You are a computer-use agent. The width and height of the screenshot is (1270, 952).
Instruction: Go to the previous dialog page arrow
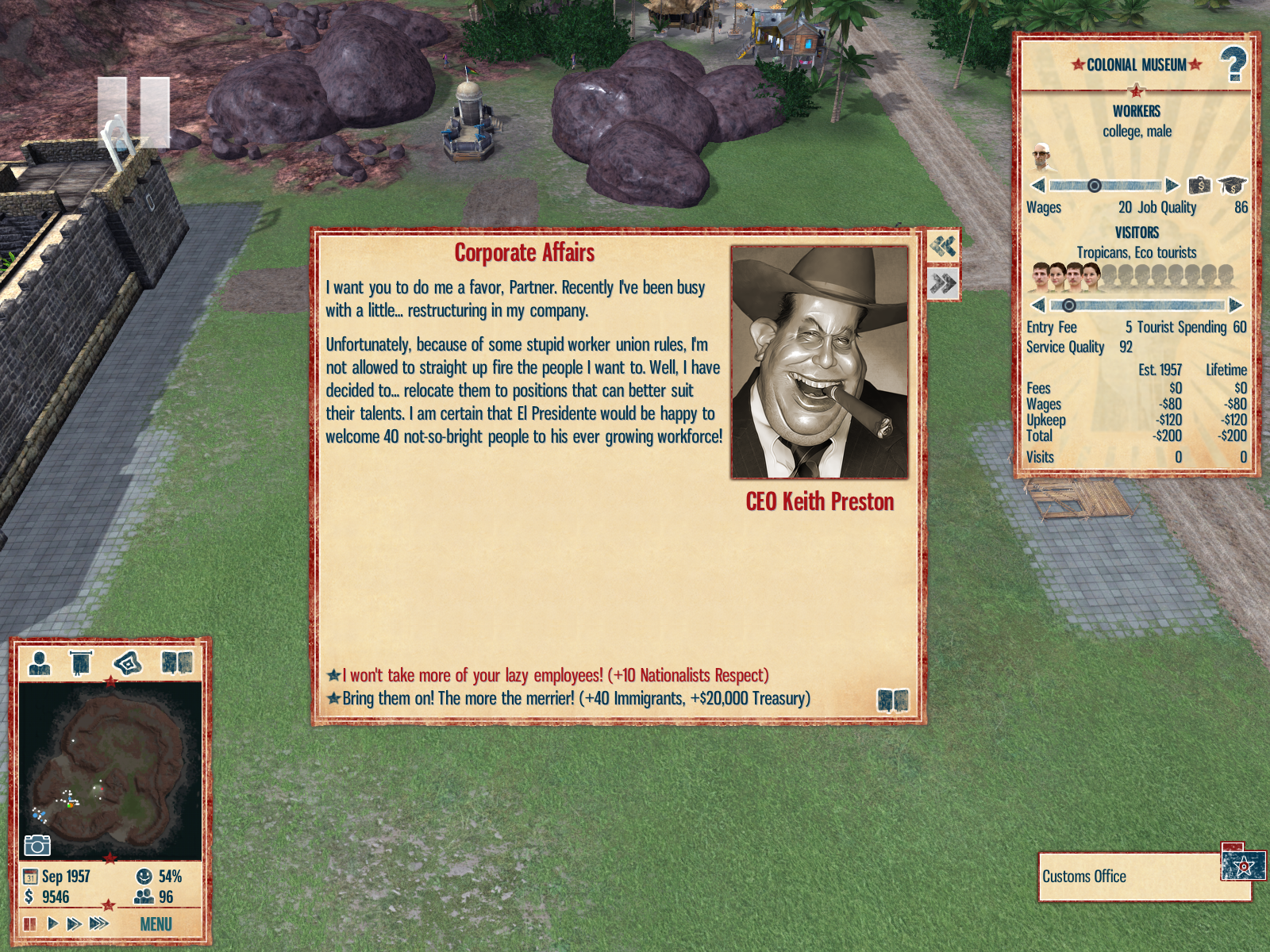click(943, 246)
